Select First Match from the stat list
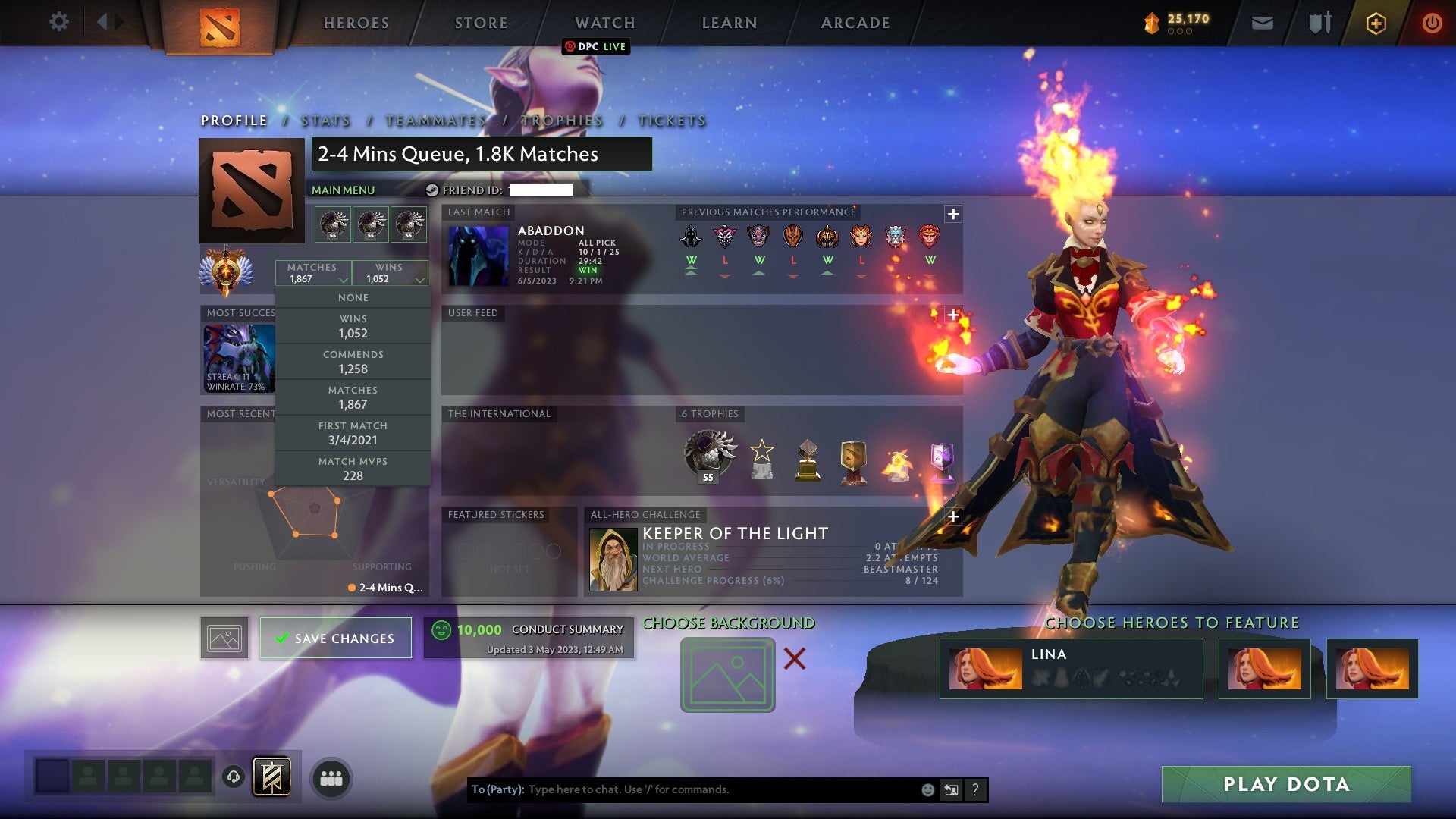This screenshot has height=819, width=1456. (353, 432)
